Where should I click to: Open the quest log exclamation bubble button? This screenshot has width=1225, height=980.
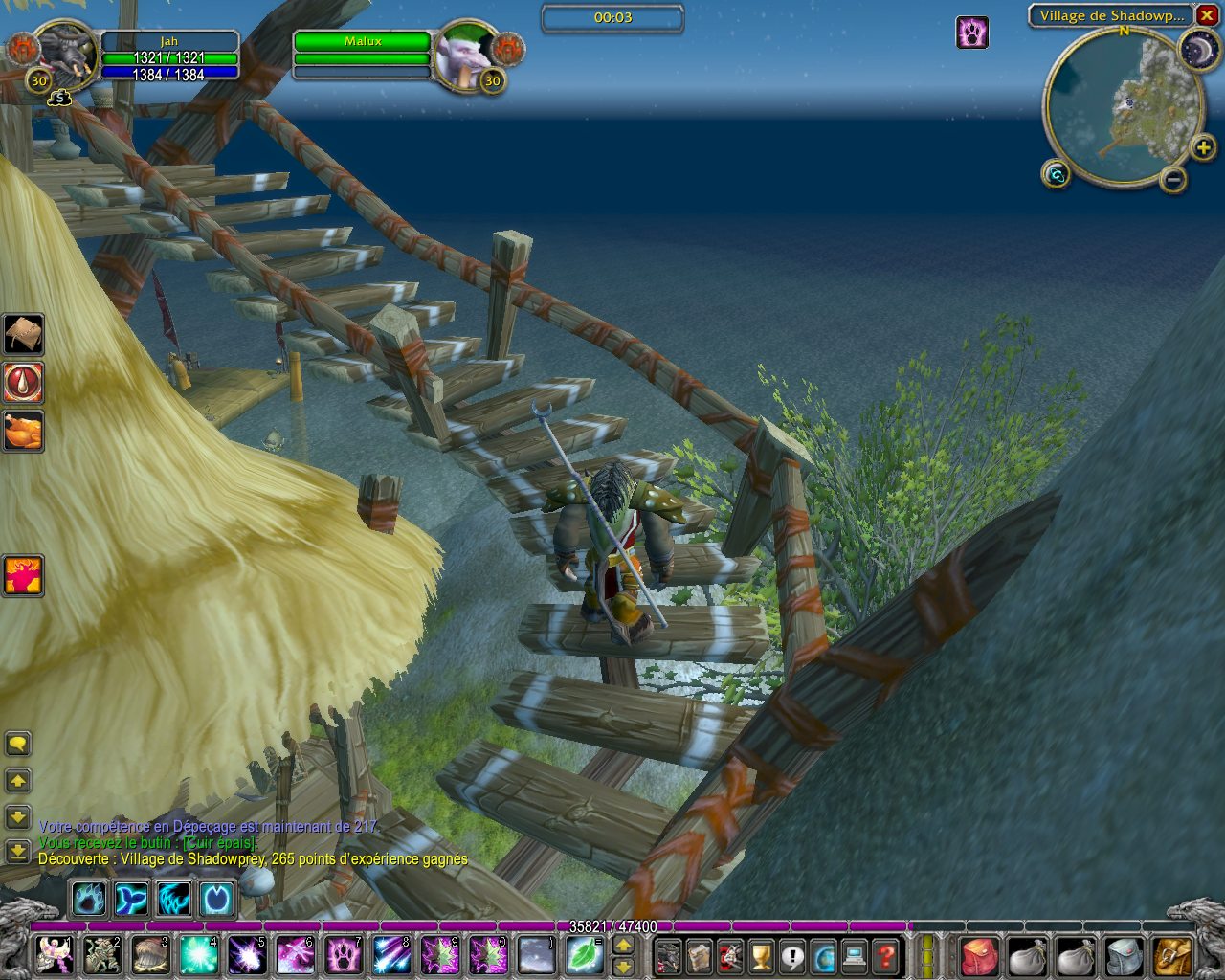tap(792, 955)
